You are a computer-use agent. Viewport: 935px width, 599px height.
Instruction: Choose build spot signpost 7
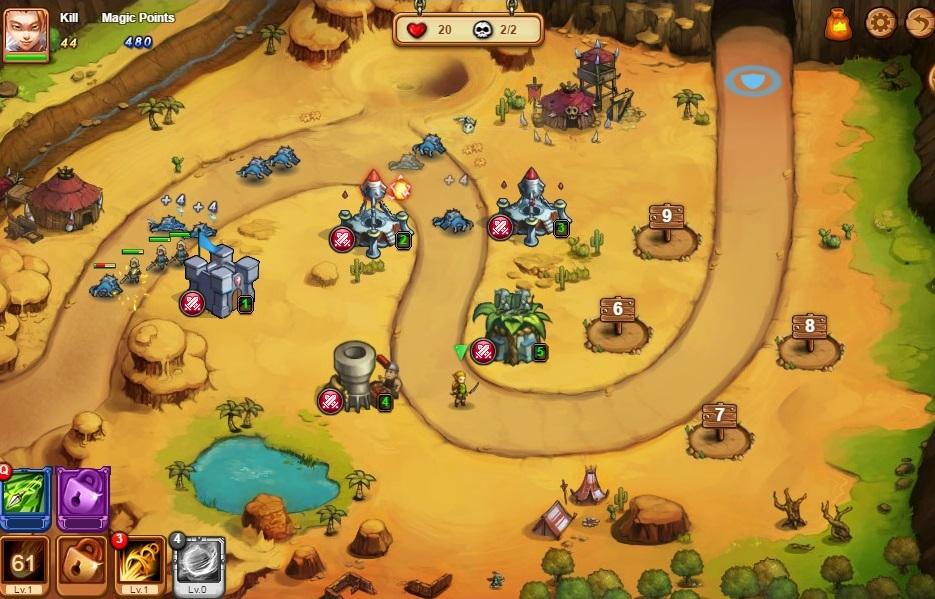click(x=719, y=423)
